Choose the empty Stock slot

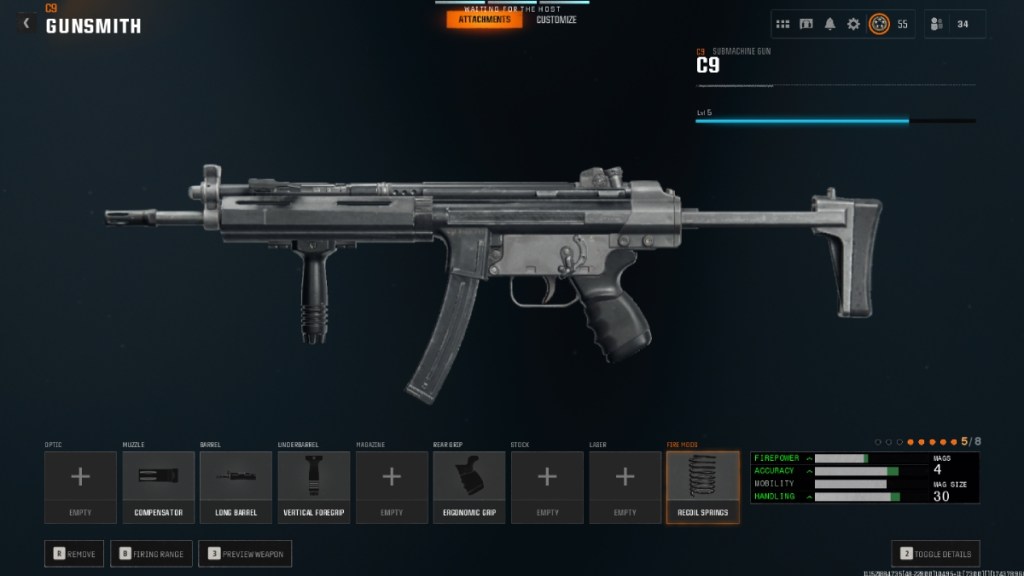(x=547, y=487)
